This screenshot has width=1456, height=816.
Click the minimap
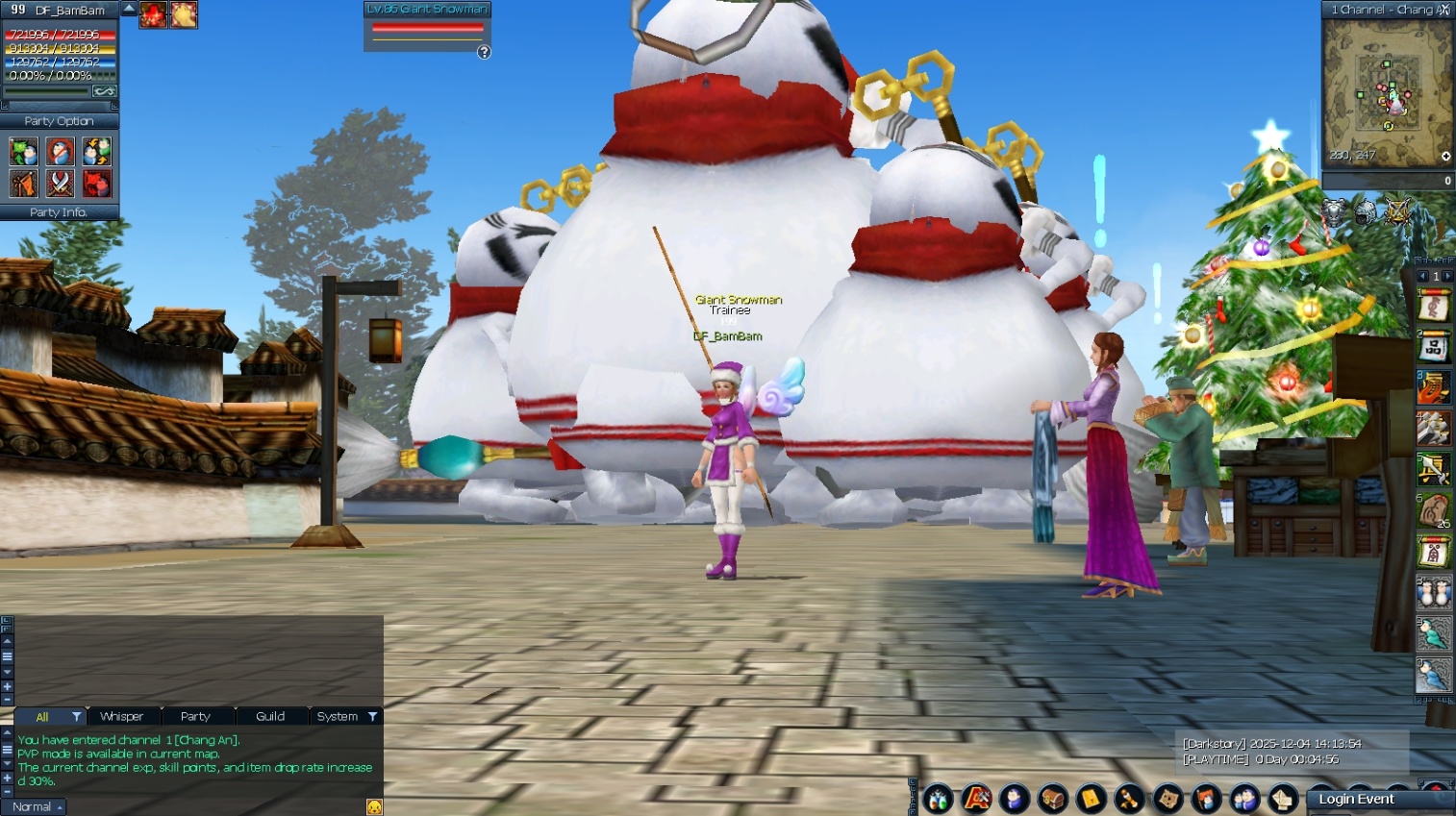tap(1386, 91)
